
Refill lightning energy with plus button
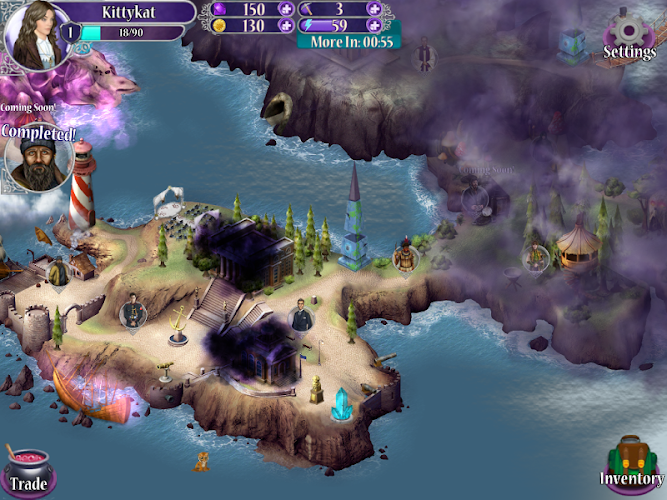[x=374, y=26]
